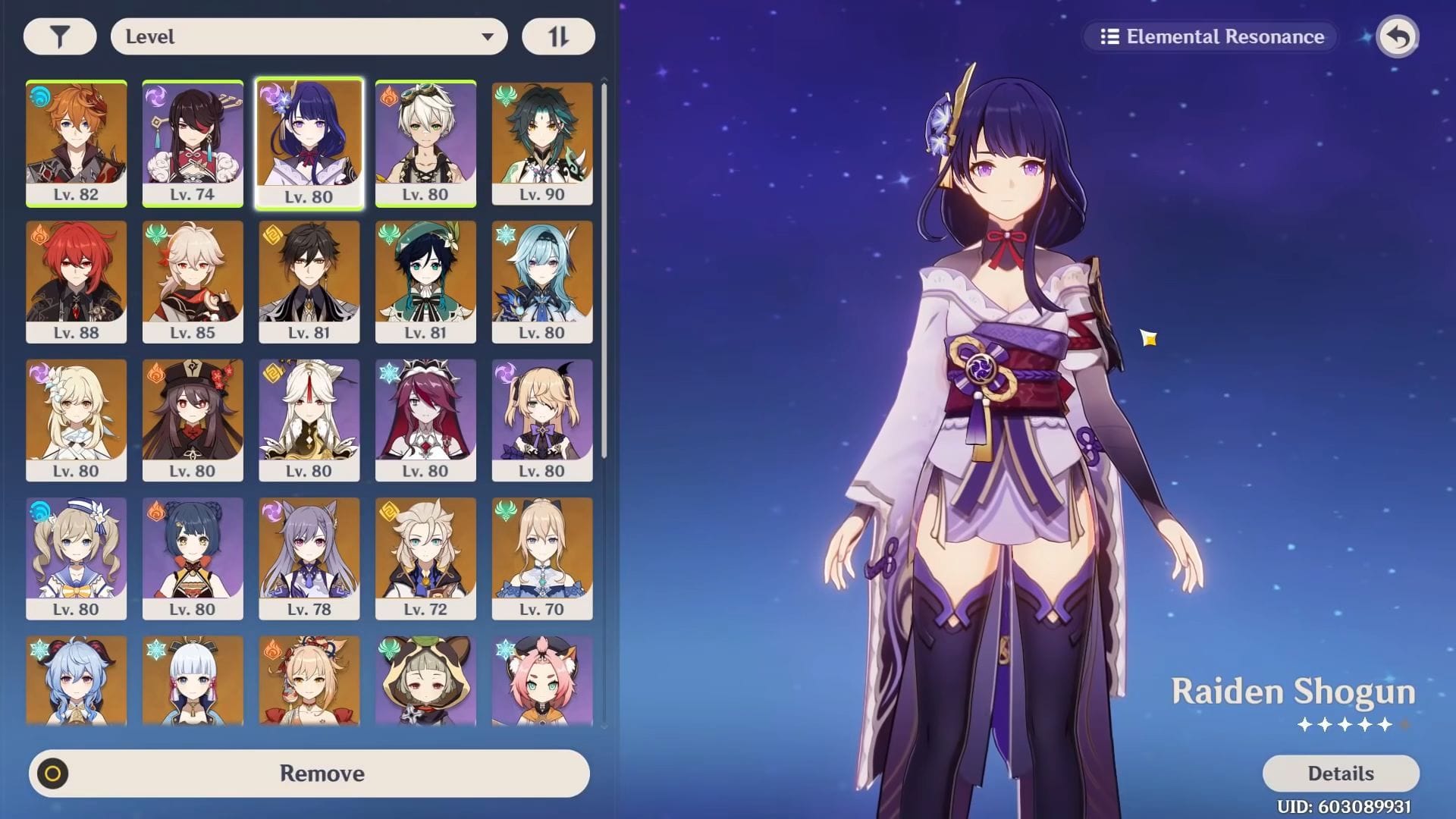The image size is (1456, 819).
Task: Select Kazuha at Lv. 85
Action: click(193, 281)
